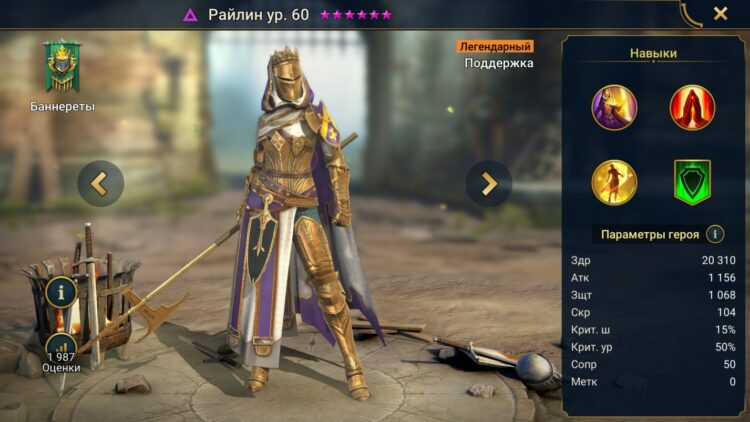This screenshot has height=422, width=750.
Task: Select the green shield aura skill icon
Action: point(692,182)
